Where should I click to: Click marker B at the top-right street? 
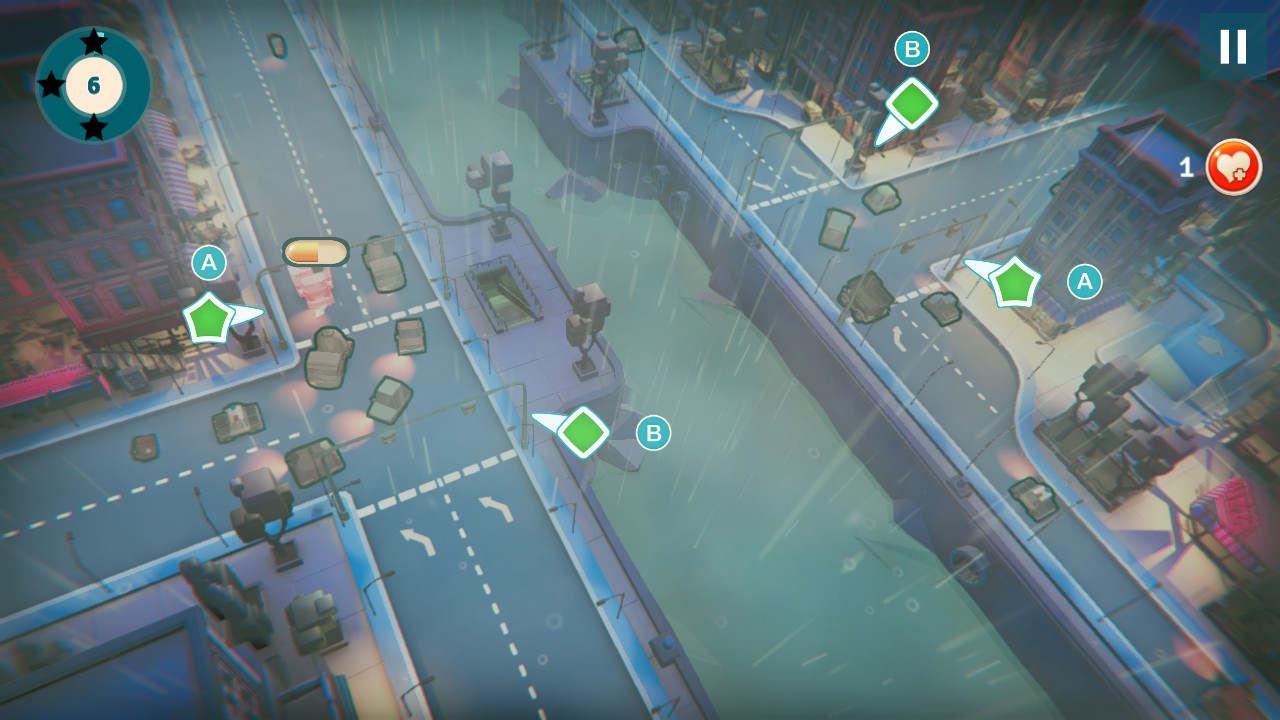point(910,46)
